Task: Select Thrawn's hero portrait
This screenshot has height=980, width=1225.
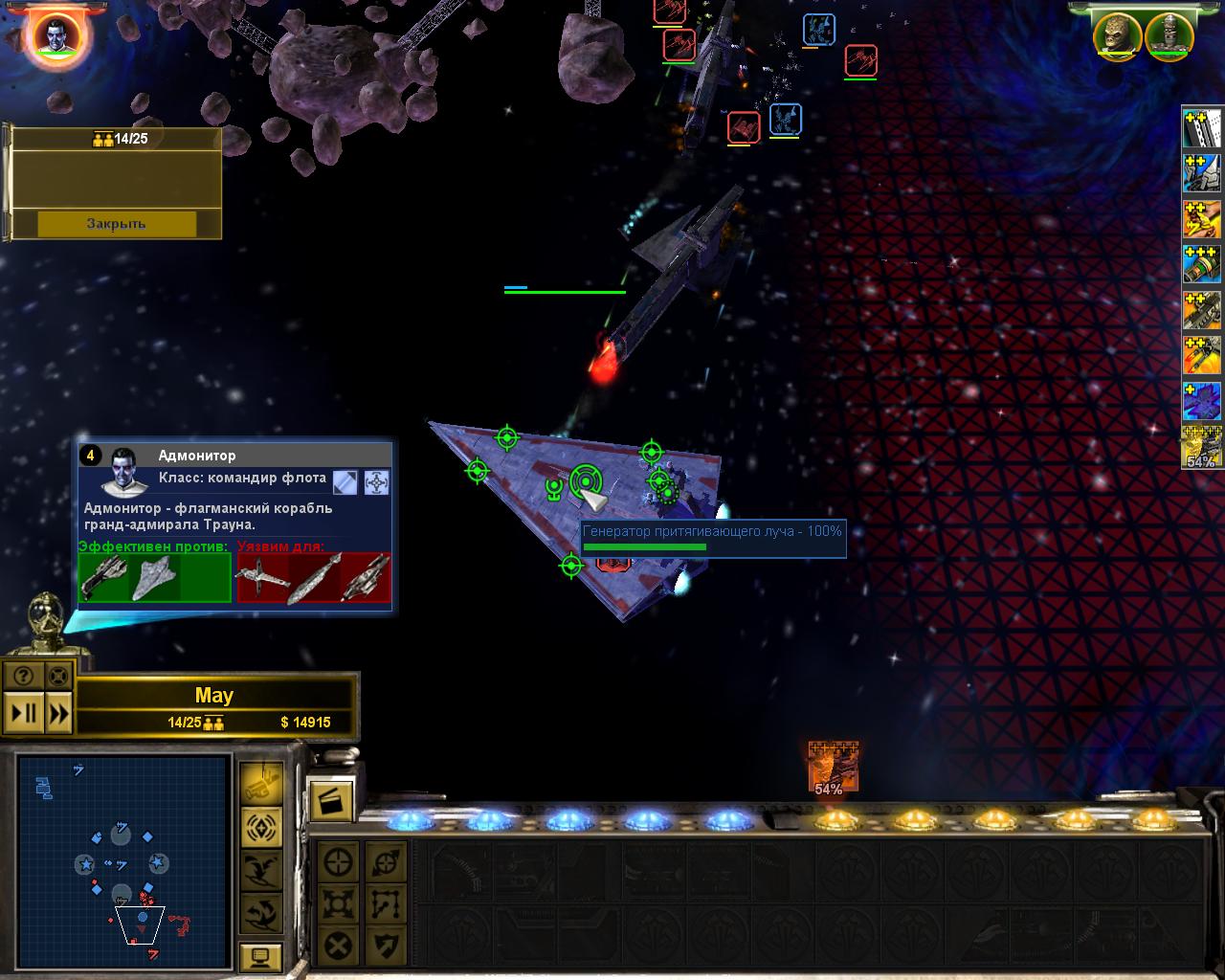Action: point(54,34)
